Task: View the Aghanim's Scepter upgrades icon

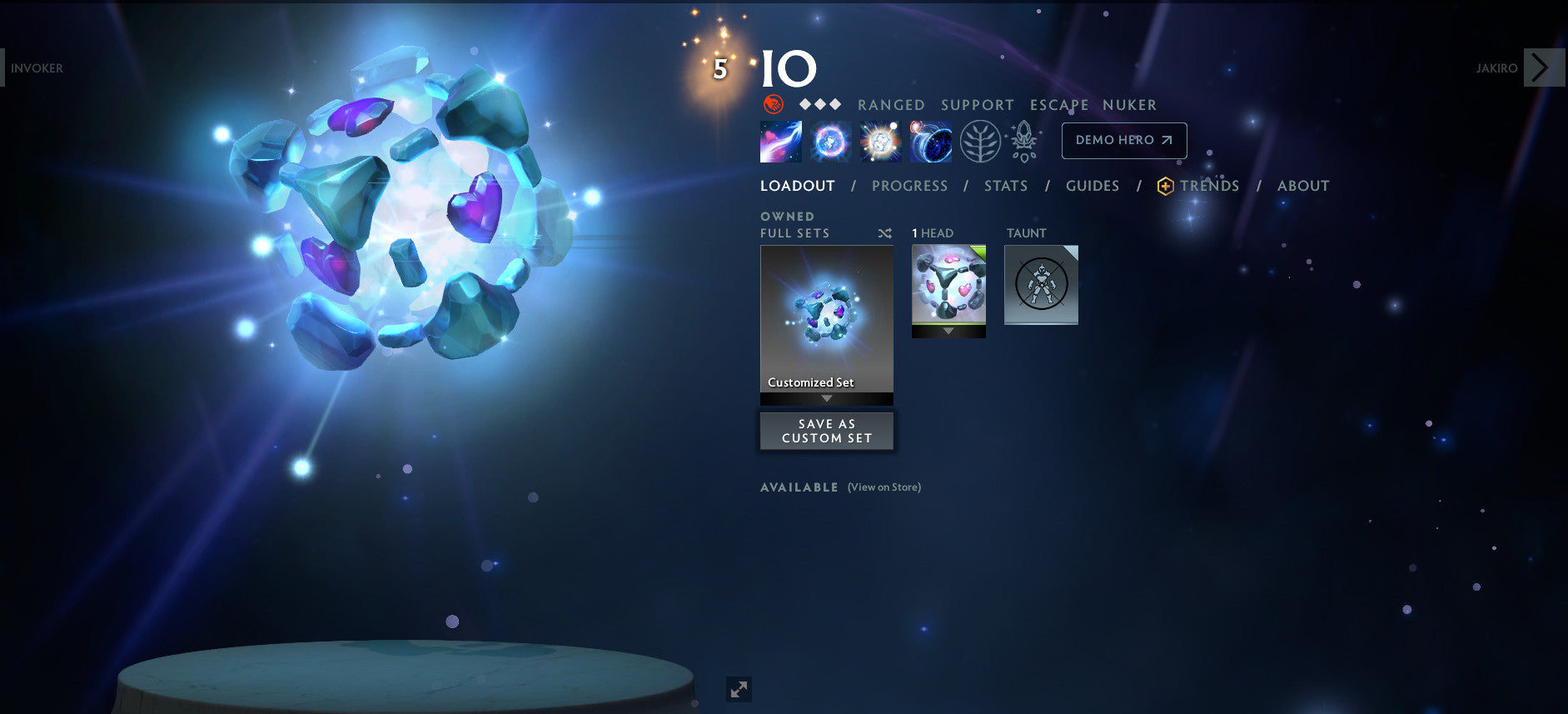Action: click(x=1023, y=142)
